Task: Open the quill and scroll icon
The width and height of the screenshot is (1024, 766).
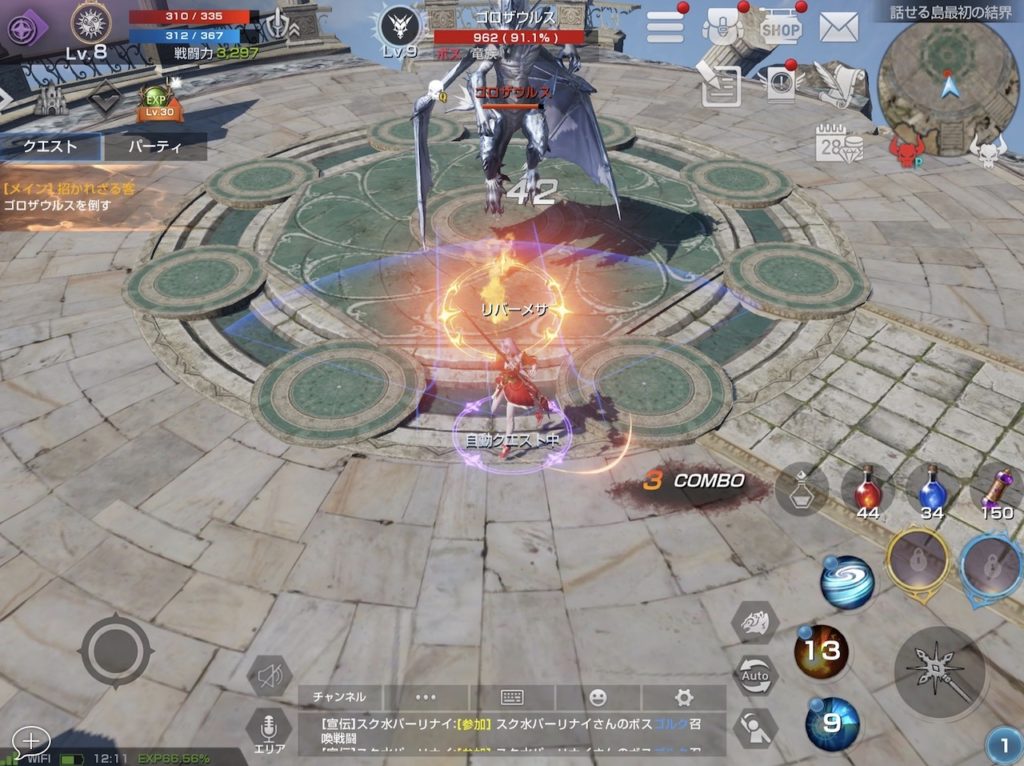Action: [x=835, y=84]
